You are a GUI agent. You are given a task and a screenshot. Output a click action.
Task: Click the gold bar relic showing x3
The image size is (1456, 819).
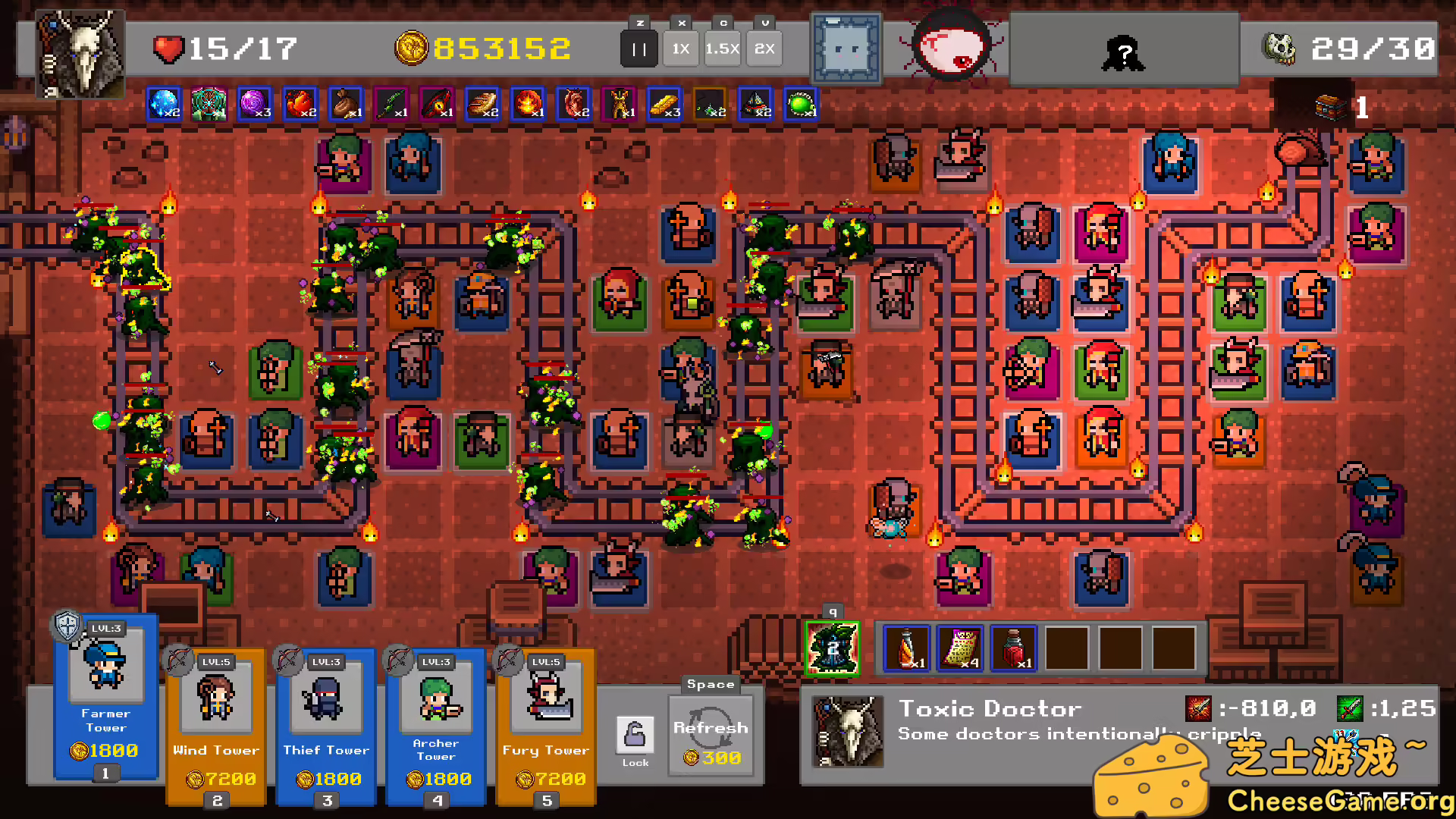point(664,105)
